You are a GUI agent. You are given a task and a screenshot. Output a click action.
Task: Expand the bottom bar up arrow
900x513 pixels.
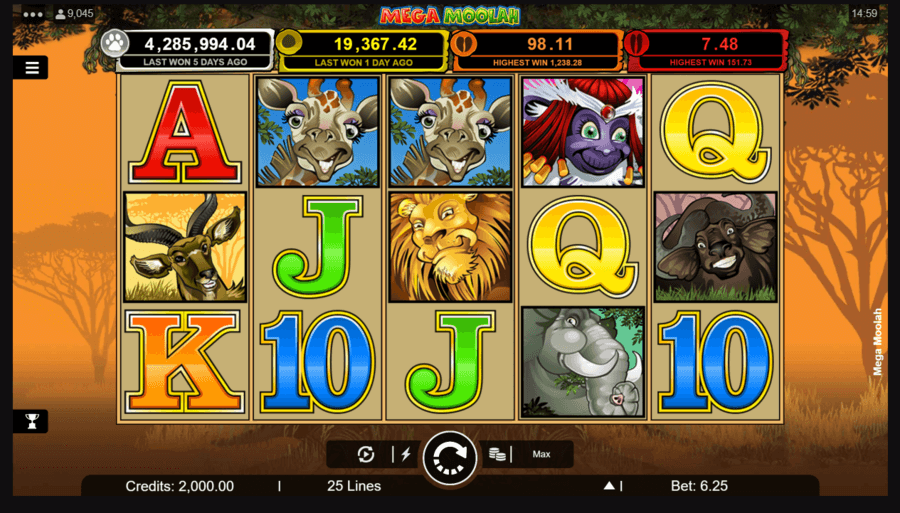[608, 486]
